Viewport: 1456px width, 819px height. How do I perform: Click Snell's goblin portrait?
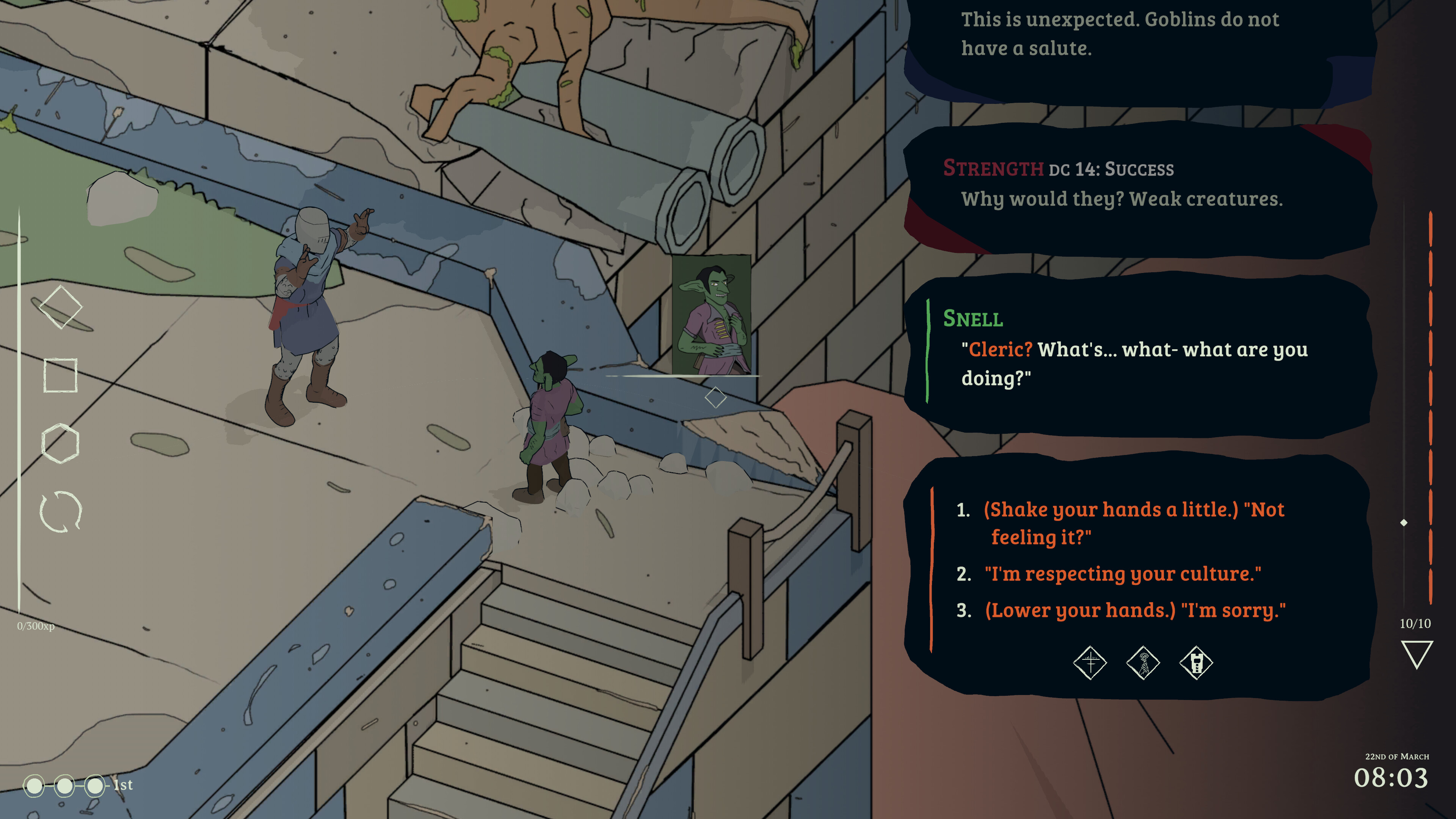point(712,314)
